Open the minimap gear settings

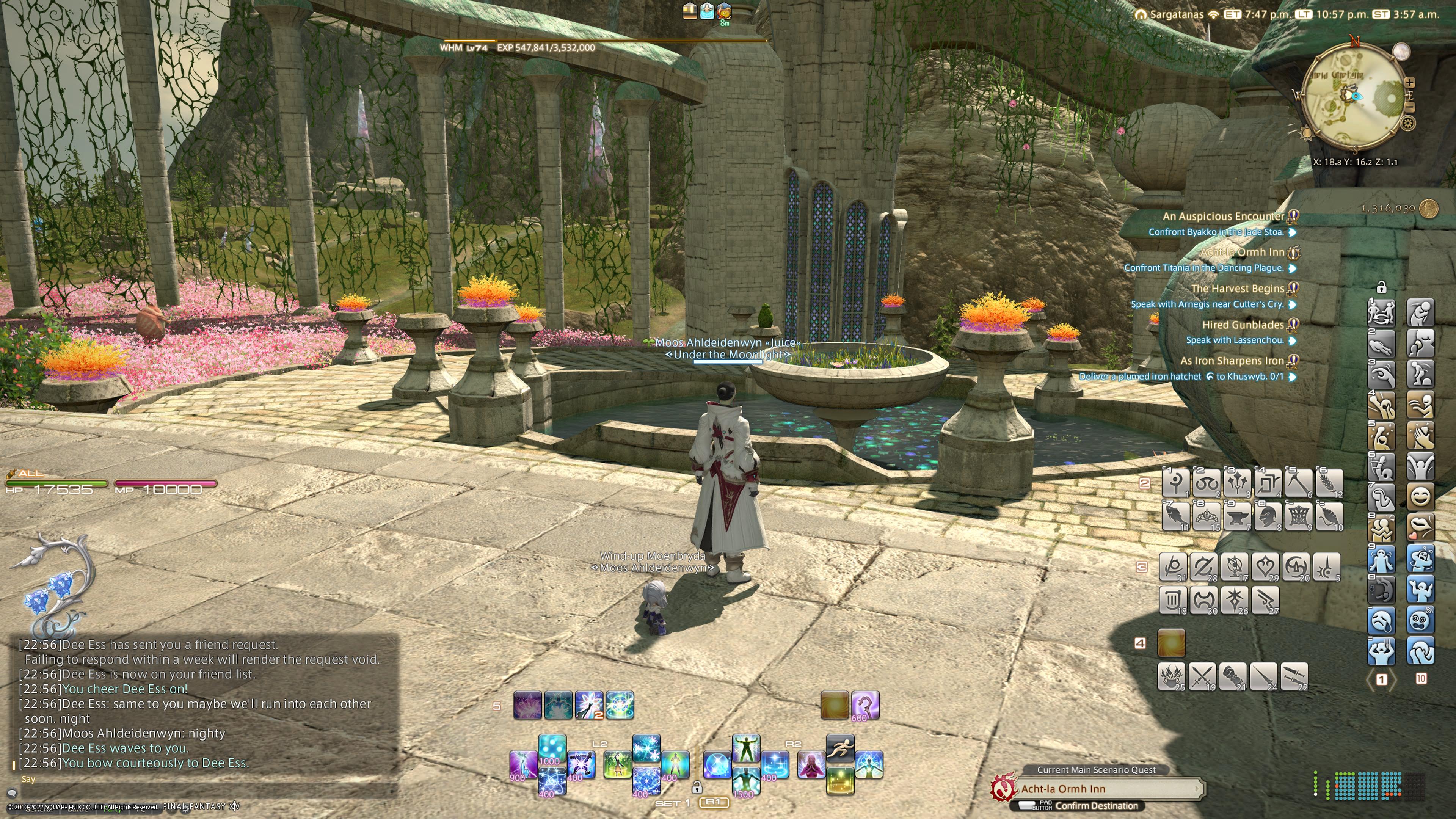point(1407,122)
